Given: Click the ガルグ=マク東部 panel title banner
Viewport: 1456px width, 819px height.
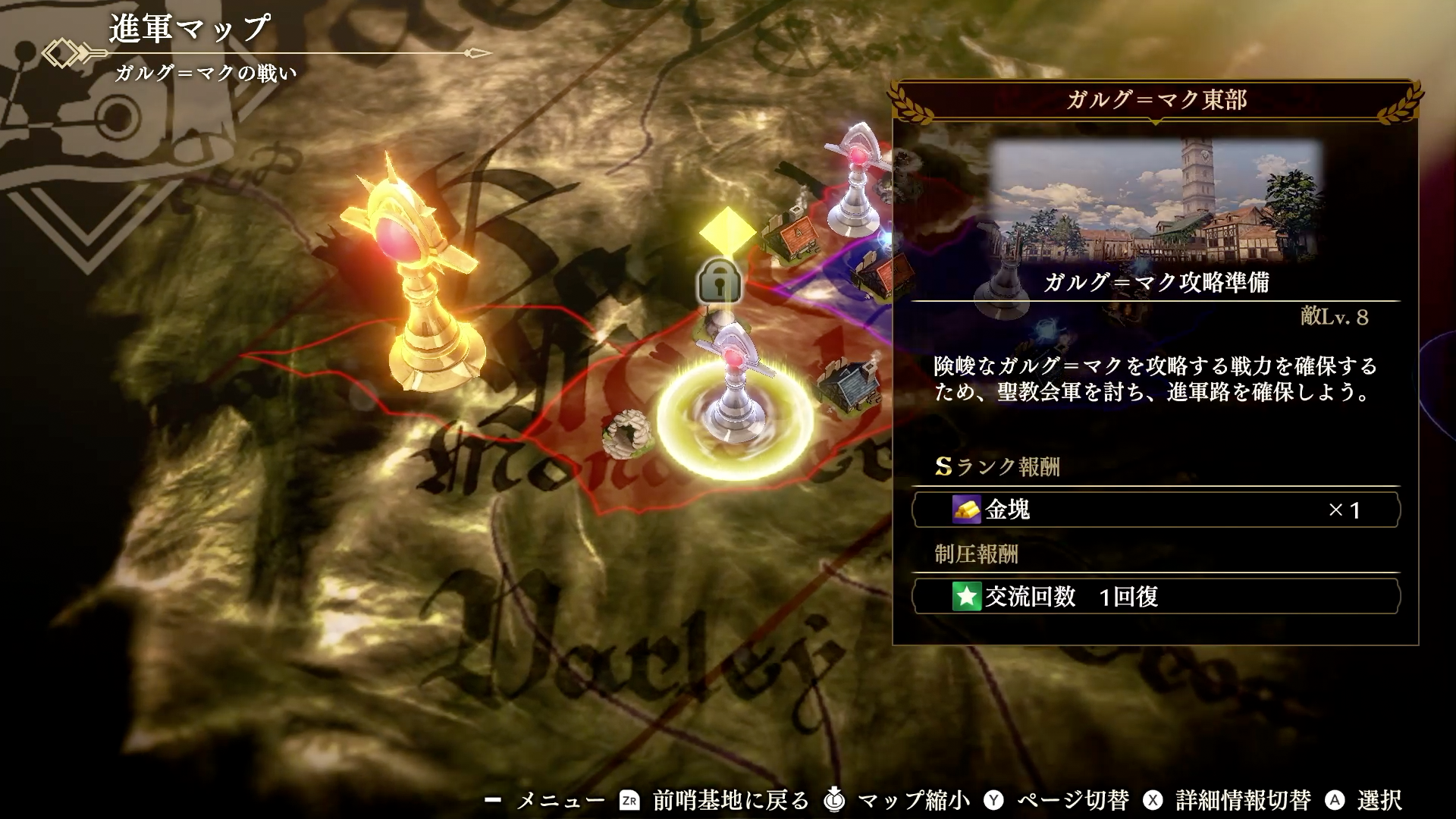Looking at the screenshot, I should pyautogui.click(x=1156, y=99).
